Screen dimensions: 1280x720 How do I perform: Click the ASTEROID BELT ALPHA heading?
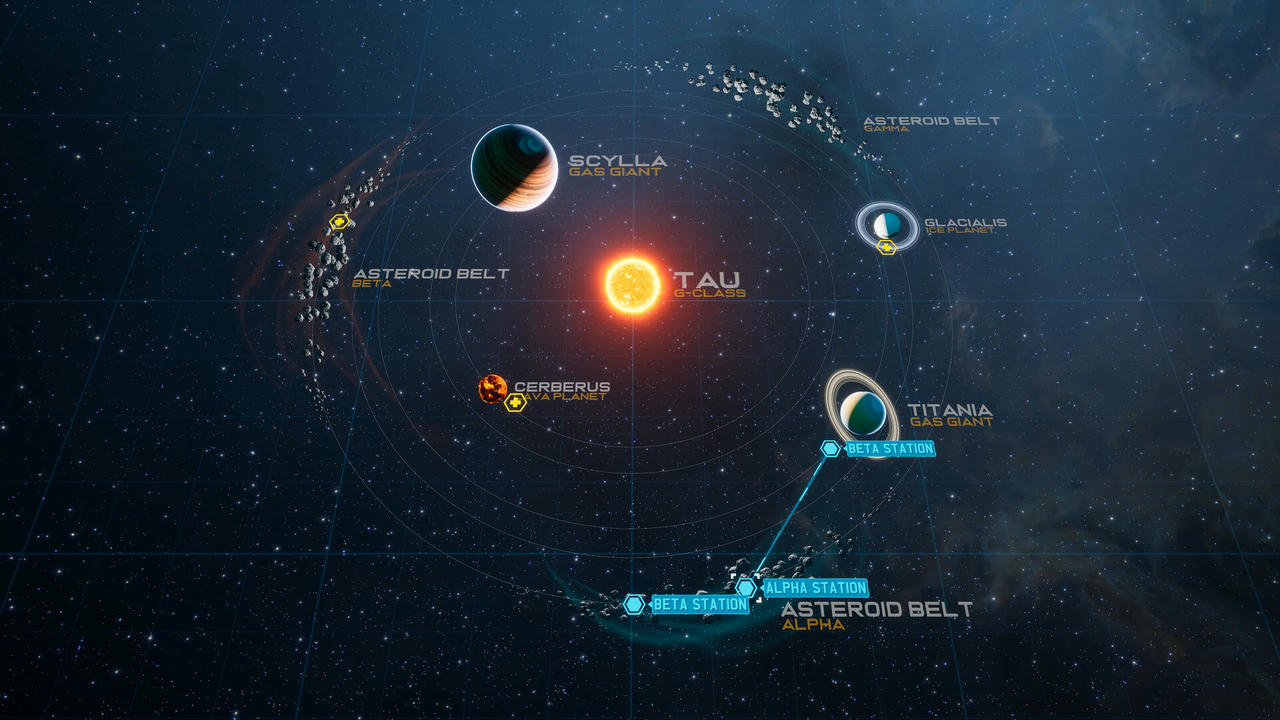tap(878, 606)
